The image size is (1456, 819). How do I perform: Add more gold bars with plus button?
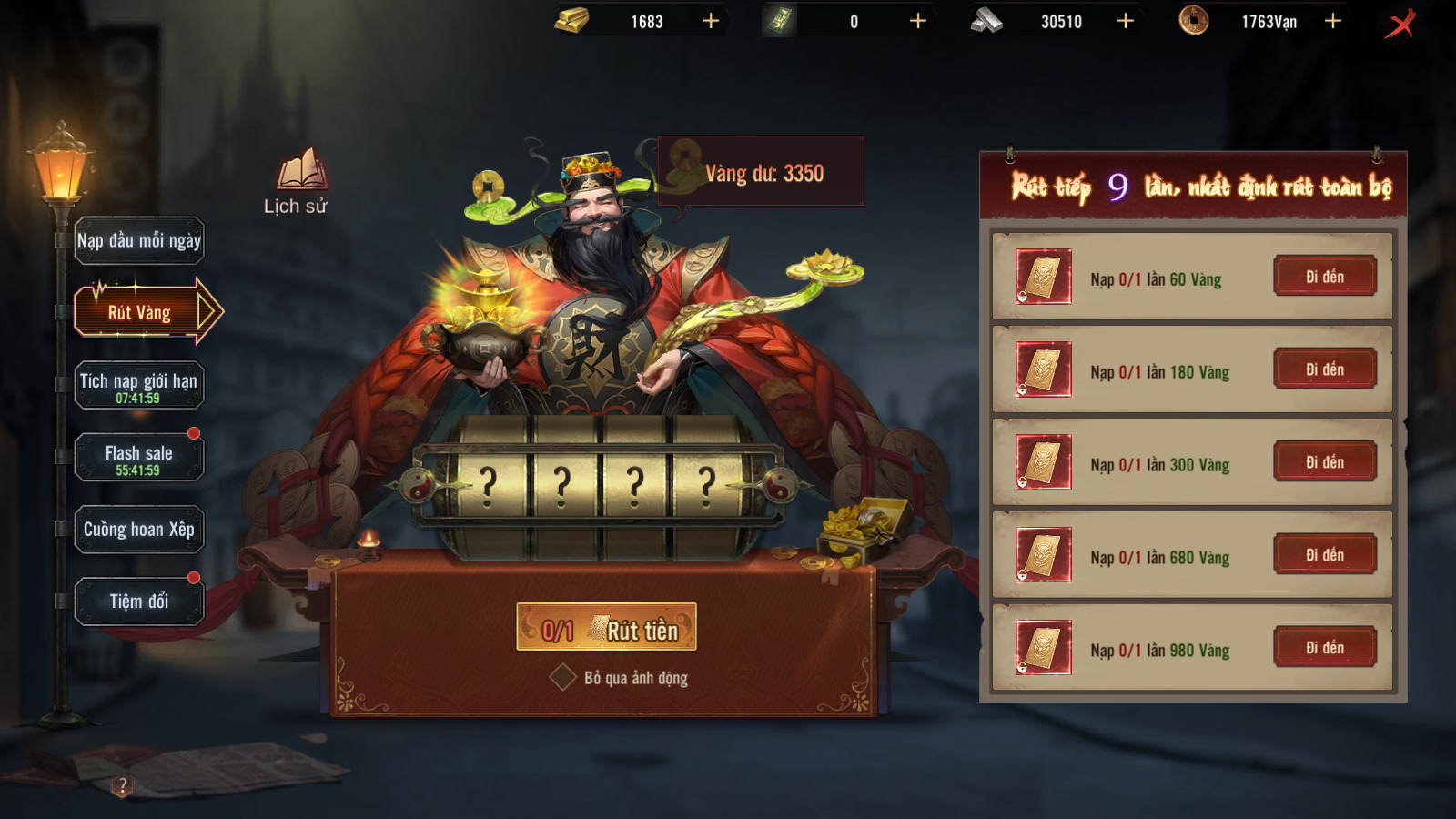pos(711,21)
